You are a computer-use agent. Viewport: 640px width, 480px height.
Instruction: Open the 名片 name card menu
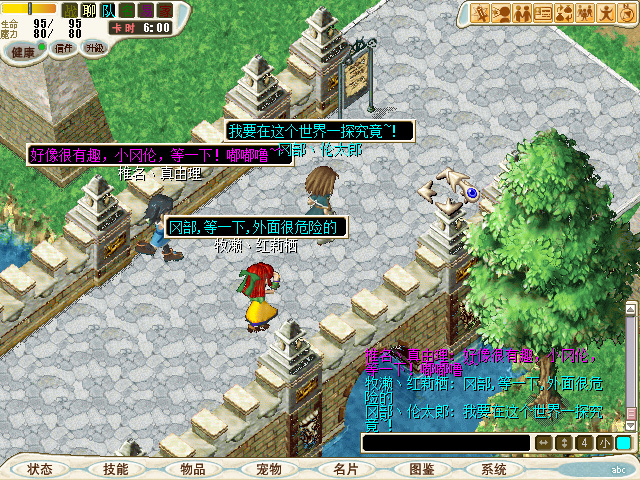(345, 468)
